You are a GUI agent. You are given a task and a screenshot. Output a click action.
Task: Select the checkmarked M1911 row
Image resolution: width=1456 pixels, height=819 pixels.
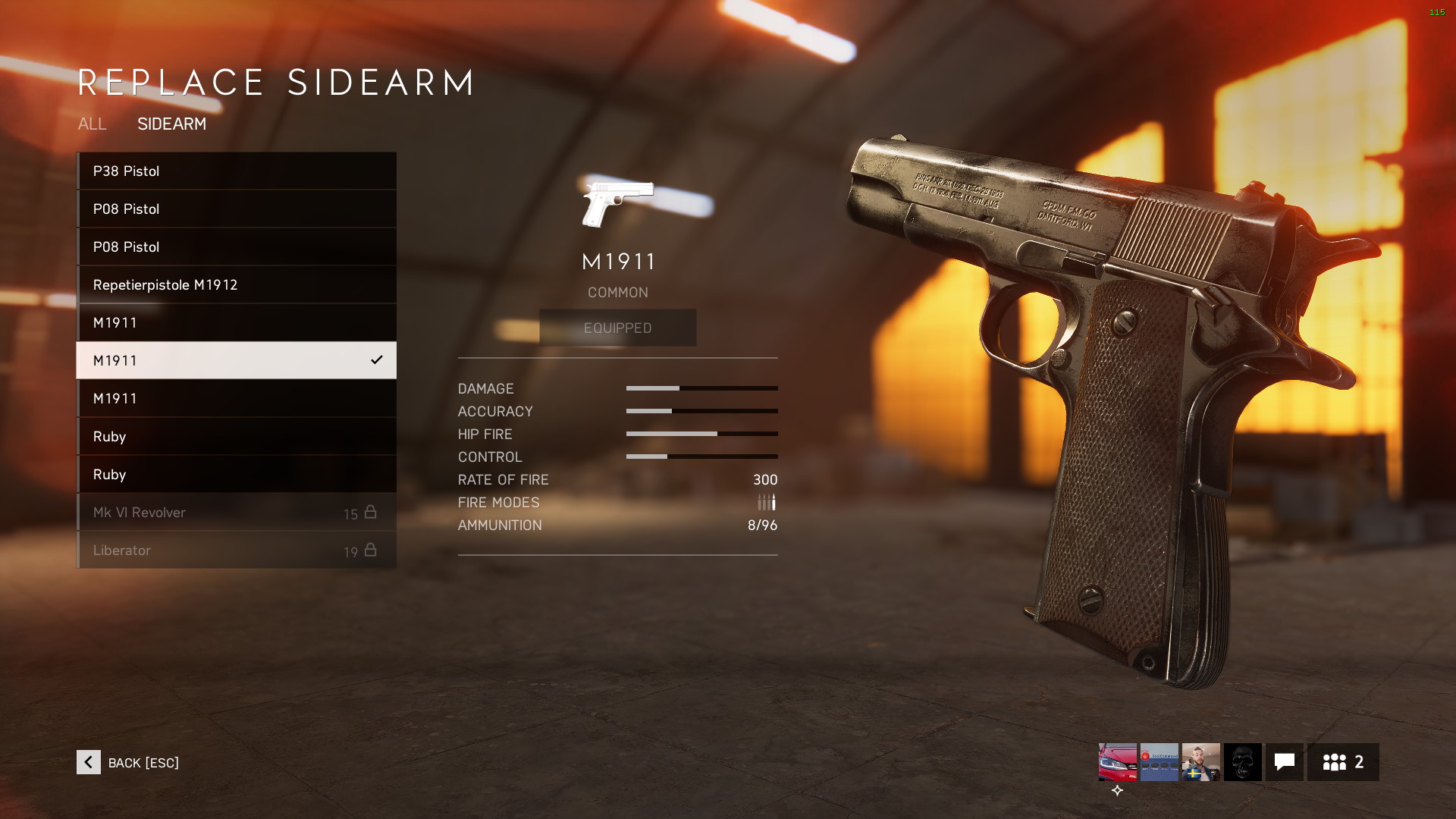coord(236,361)
